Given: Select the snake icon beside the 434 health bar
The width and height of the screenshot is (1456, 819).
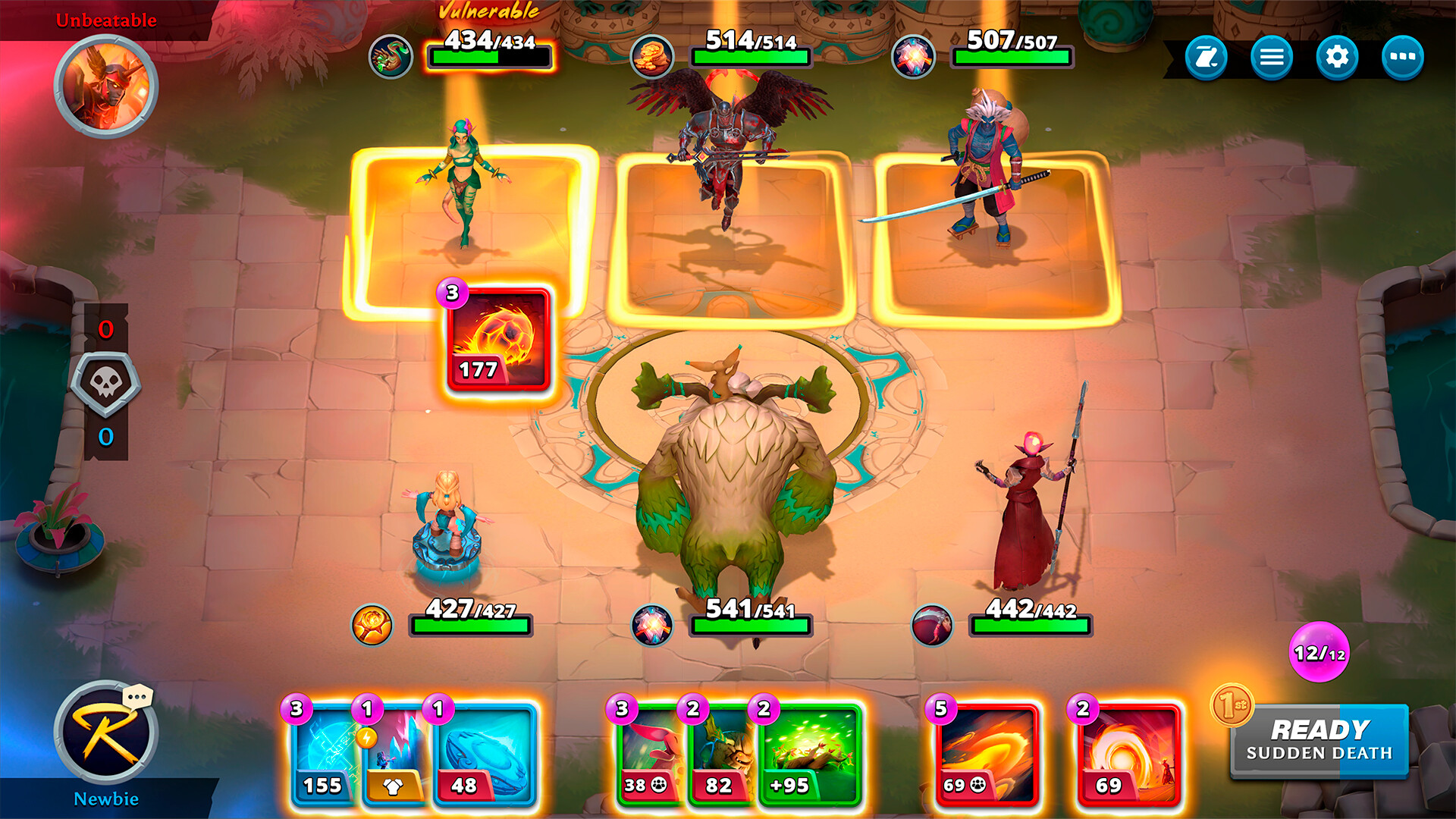Looking at the screenshot, I should [x=391, y=55].
